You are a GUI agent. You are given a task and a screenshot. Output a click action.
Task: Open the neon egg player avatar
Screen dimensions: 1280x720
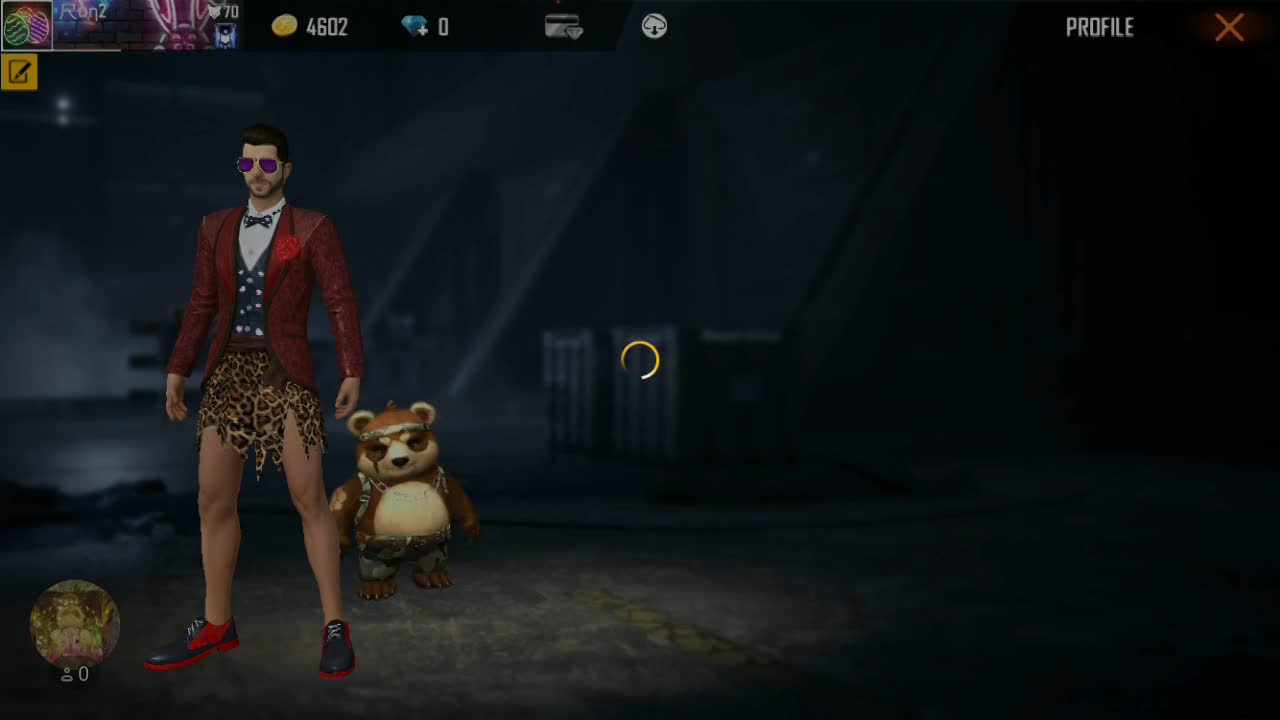point(26,26)
